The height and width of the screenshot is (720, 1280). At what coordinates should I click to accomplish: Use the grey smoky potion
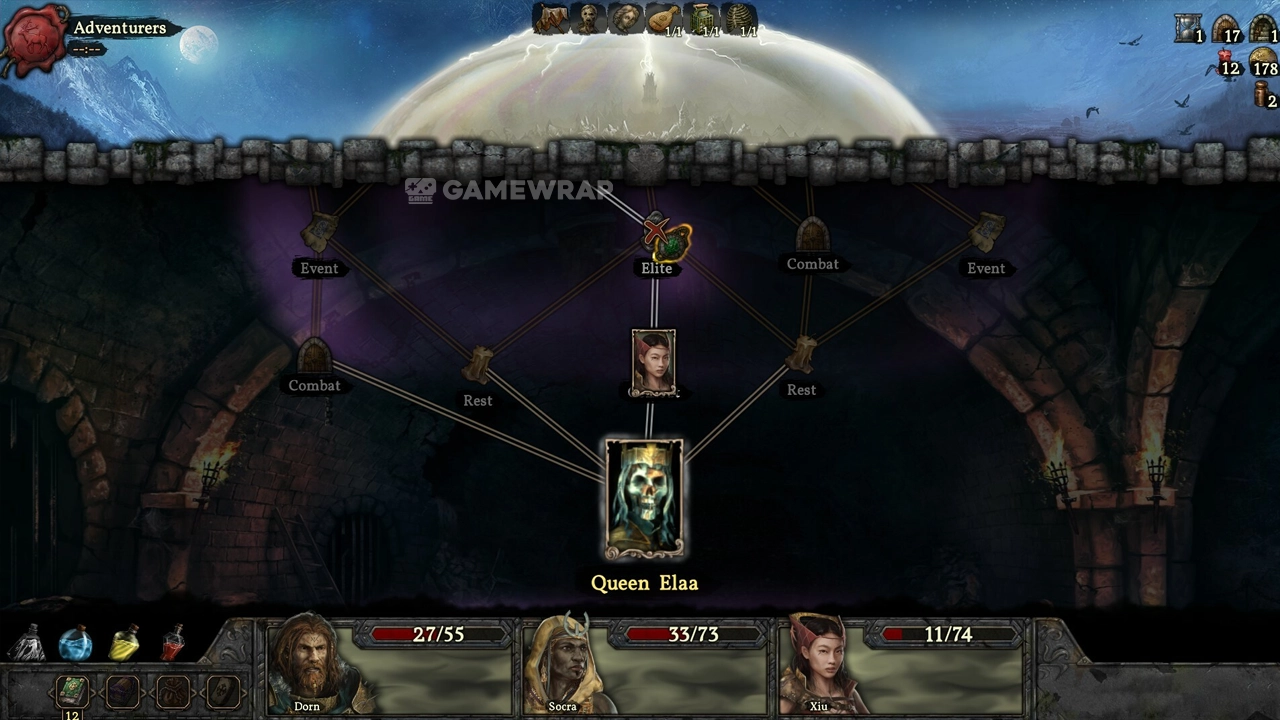(27, 643)
